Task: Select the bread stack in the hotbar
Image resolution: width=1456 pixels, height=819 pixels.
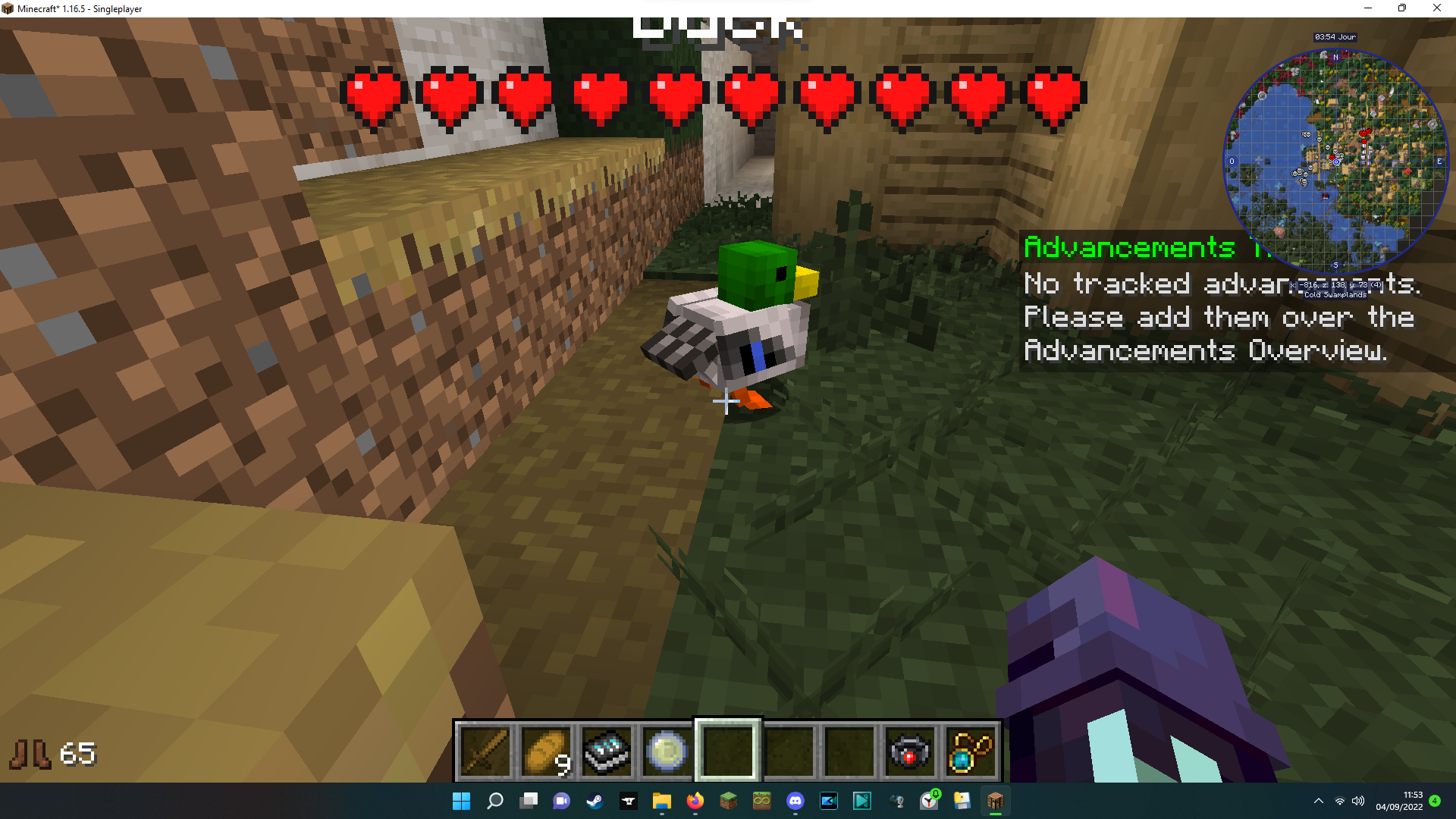Action: tap(545, 751)
